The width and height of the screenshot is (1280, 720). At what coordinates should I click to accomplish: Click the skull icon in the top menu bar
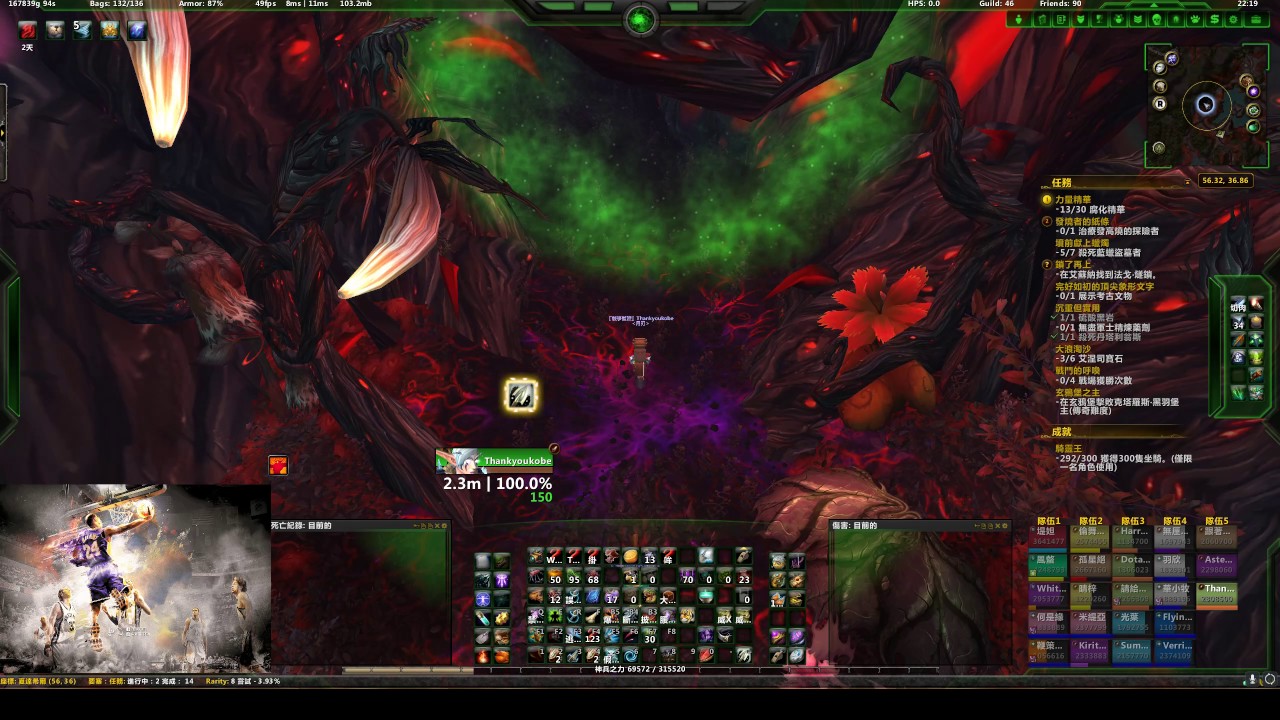coord(1157,20)
